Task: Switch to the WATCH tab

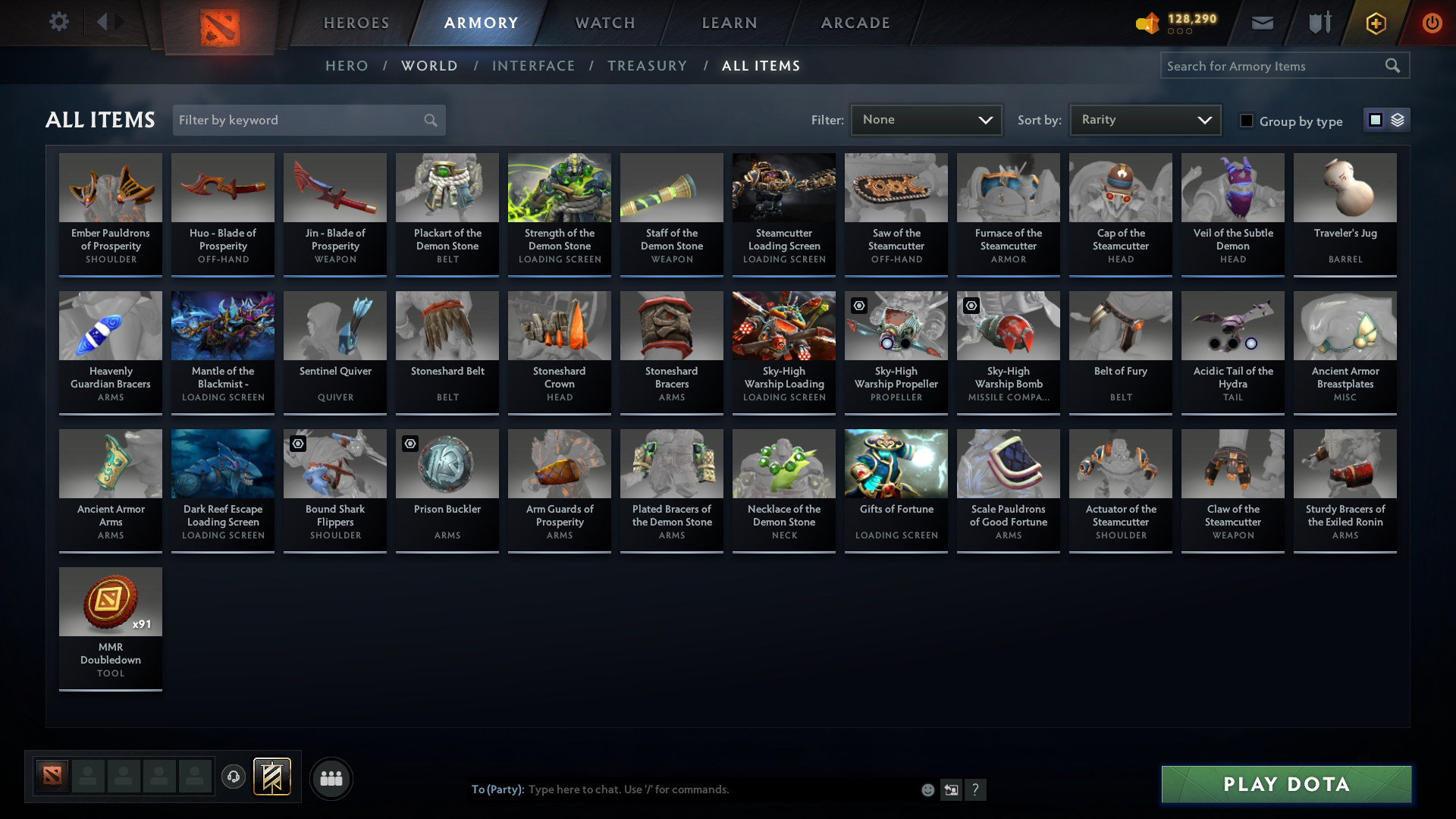Action: [x=604, y=23]
